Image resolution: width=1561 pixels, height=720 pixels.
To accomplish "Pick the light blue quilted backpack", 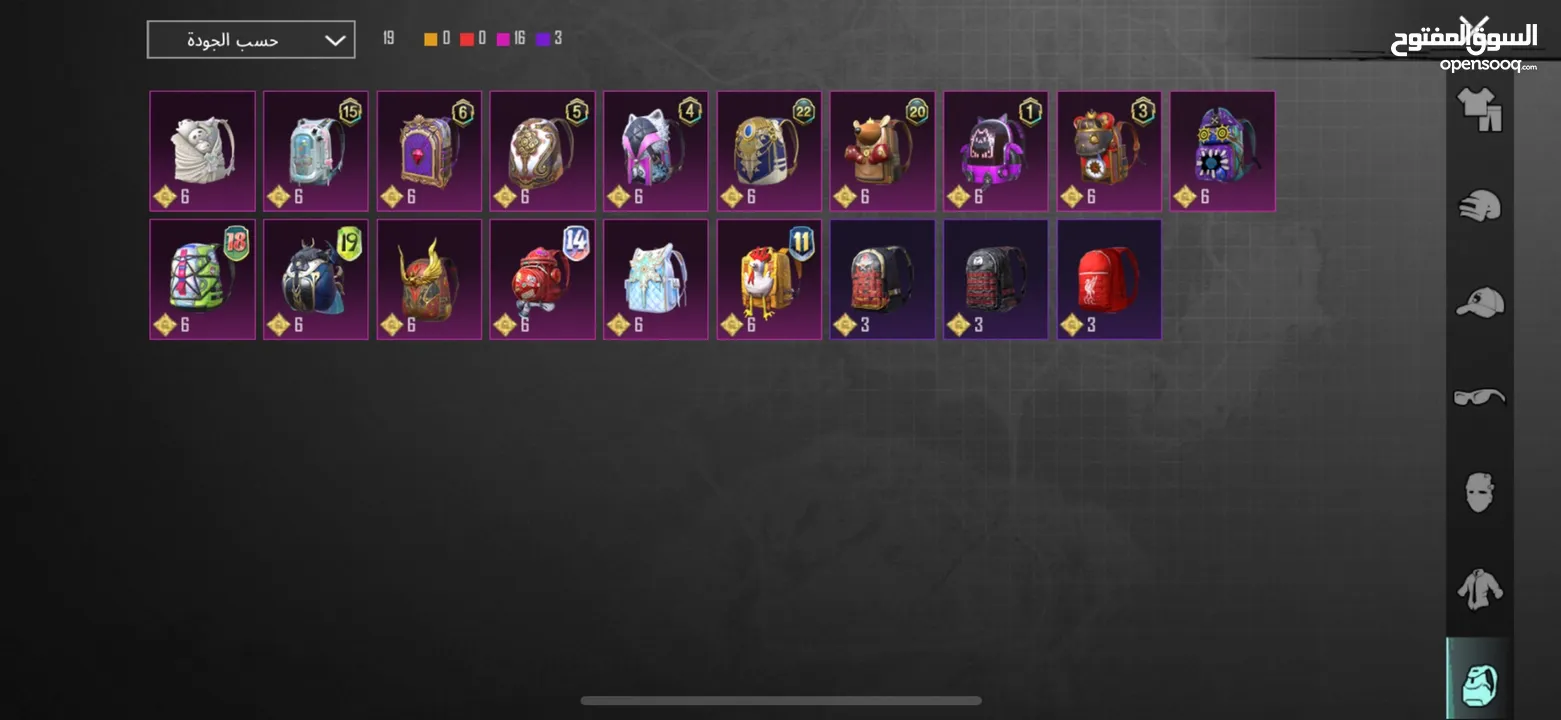I will tap(656, 280).
